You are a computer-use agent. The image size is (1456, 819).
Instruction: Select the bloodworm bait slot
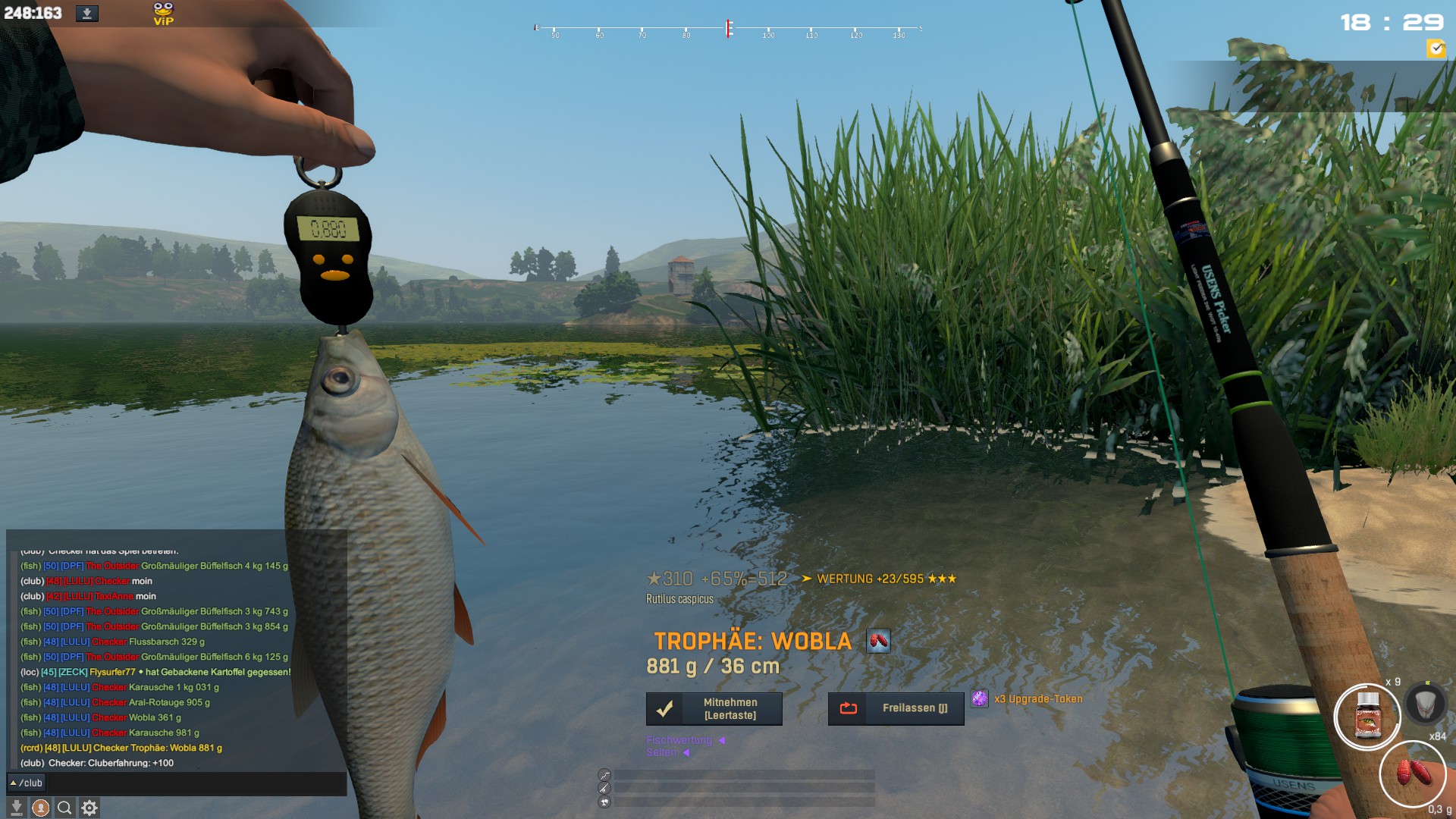click(x=1412, y=774)
